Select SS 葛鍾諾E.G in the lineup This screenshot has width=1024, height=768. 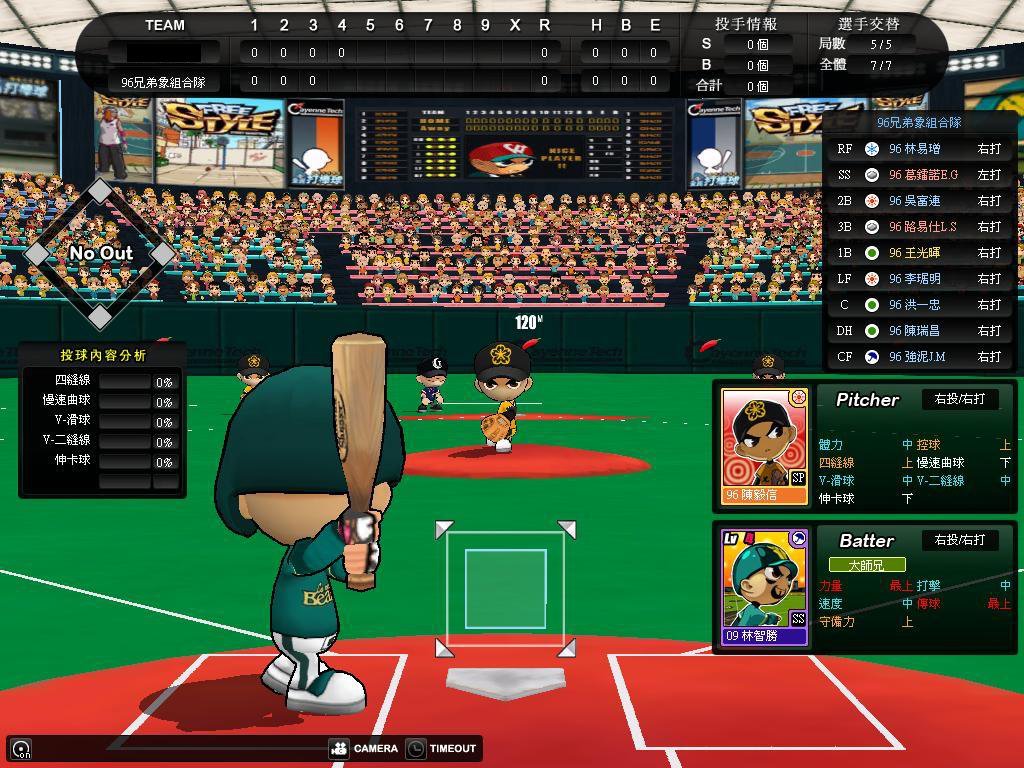point(919,175)
